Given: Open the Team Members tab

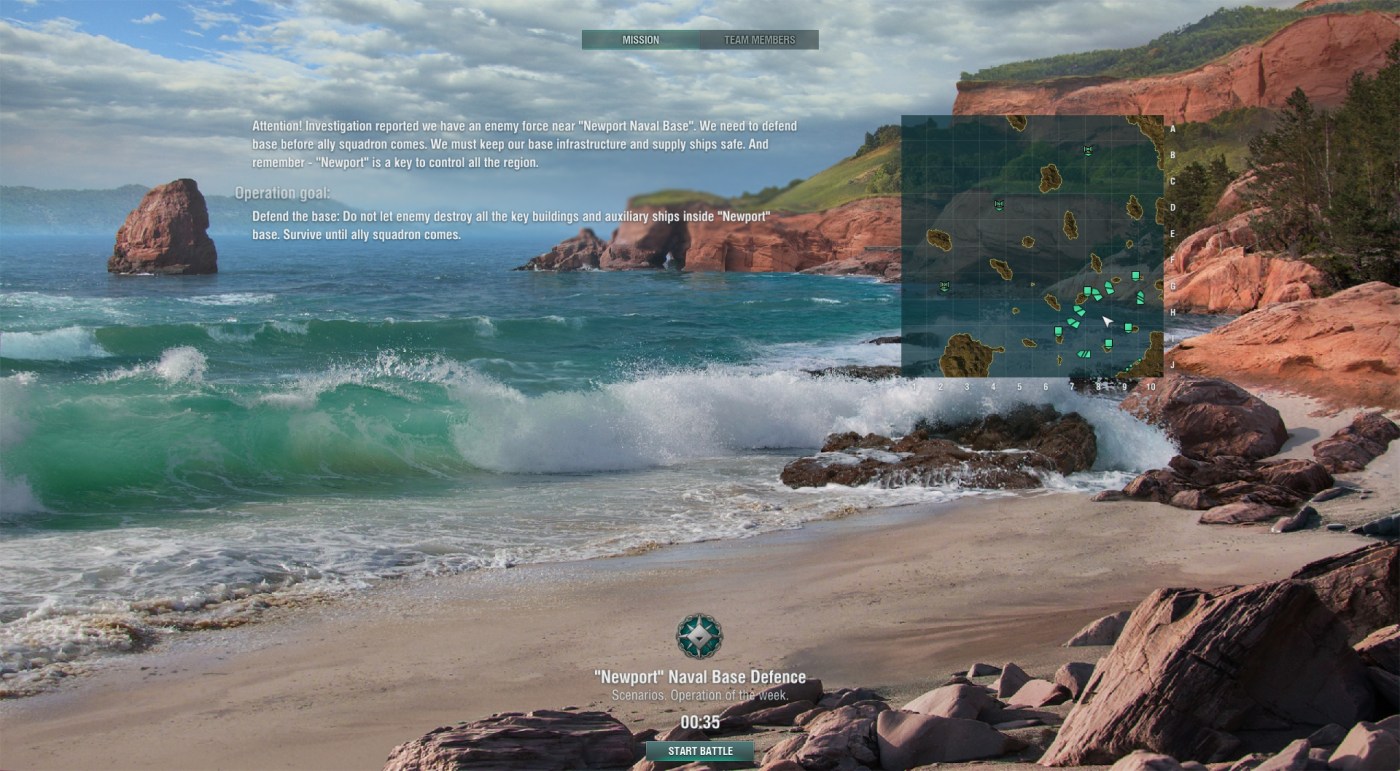Looking at the screenshot, I should pyautogui.click(x=760, y=40).
